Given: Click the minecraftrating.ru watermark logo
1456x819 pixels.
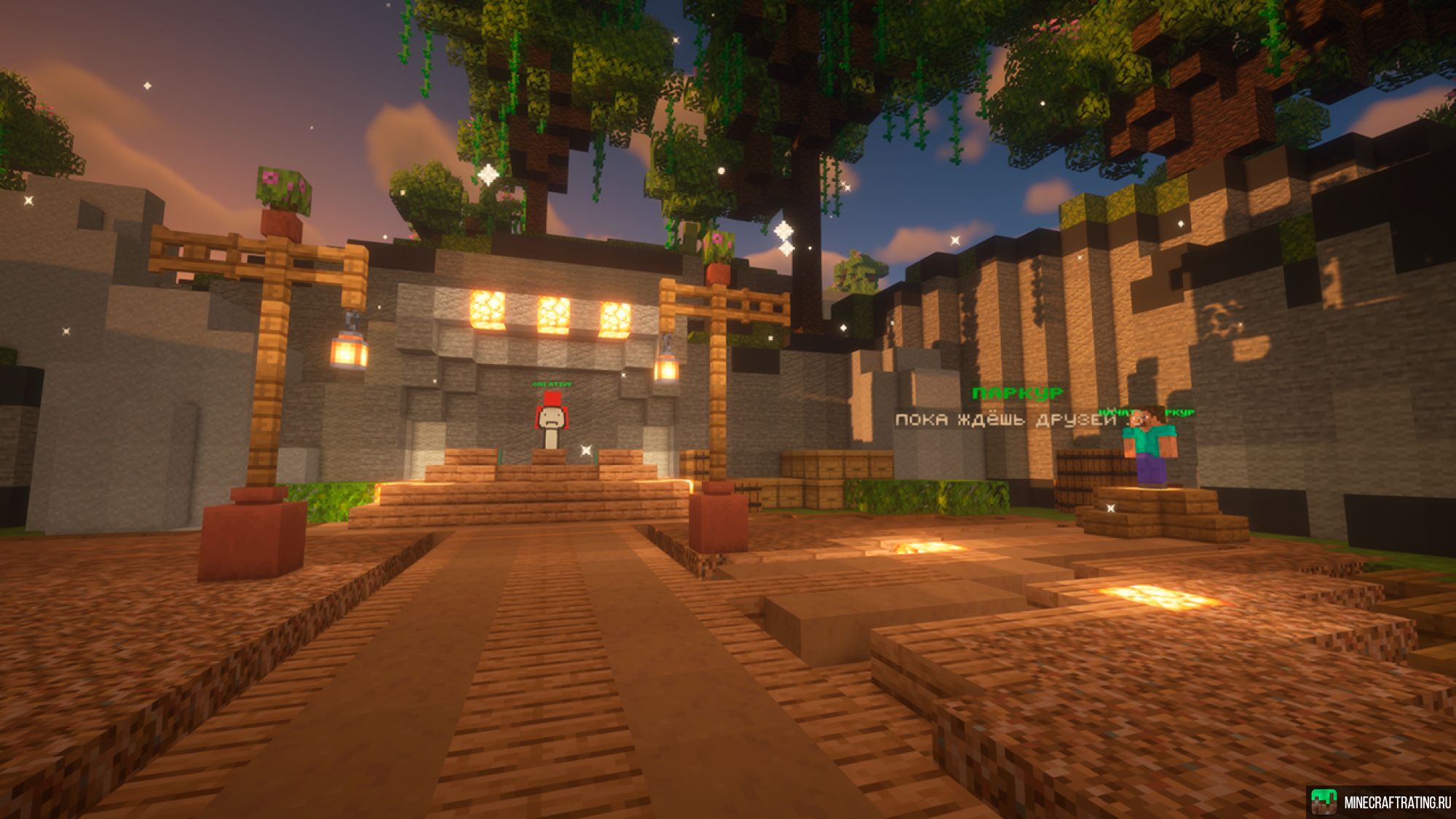Looking at the screenshot, I should pyautogui.click(x=1324, y=802).
